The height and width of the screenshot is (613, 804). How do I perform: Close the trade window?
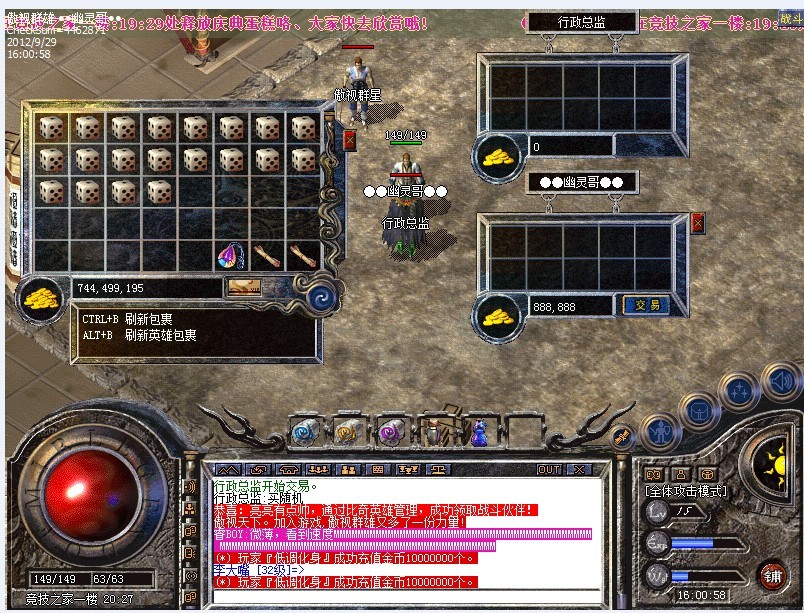coord(697,223)
